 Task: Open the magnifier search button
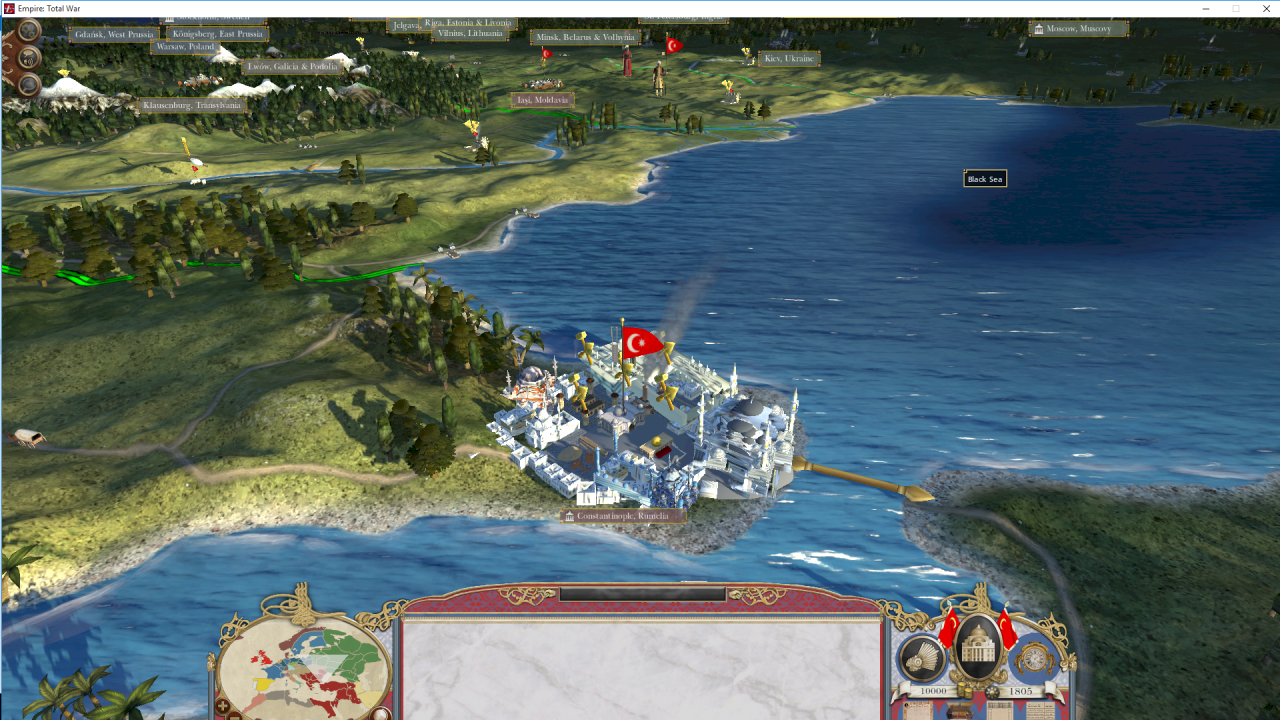tap(29, 85)
